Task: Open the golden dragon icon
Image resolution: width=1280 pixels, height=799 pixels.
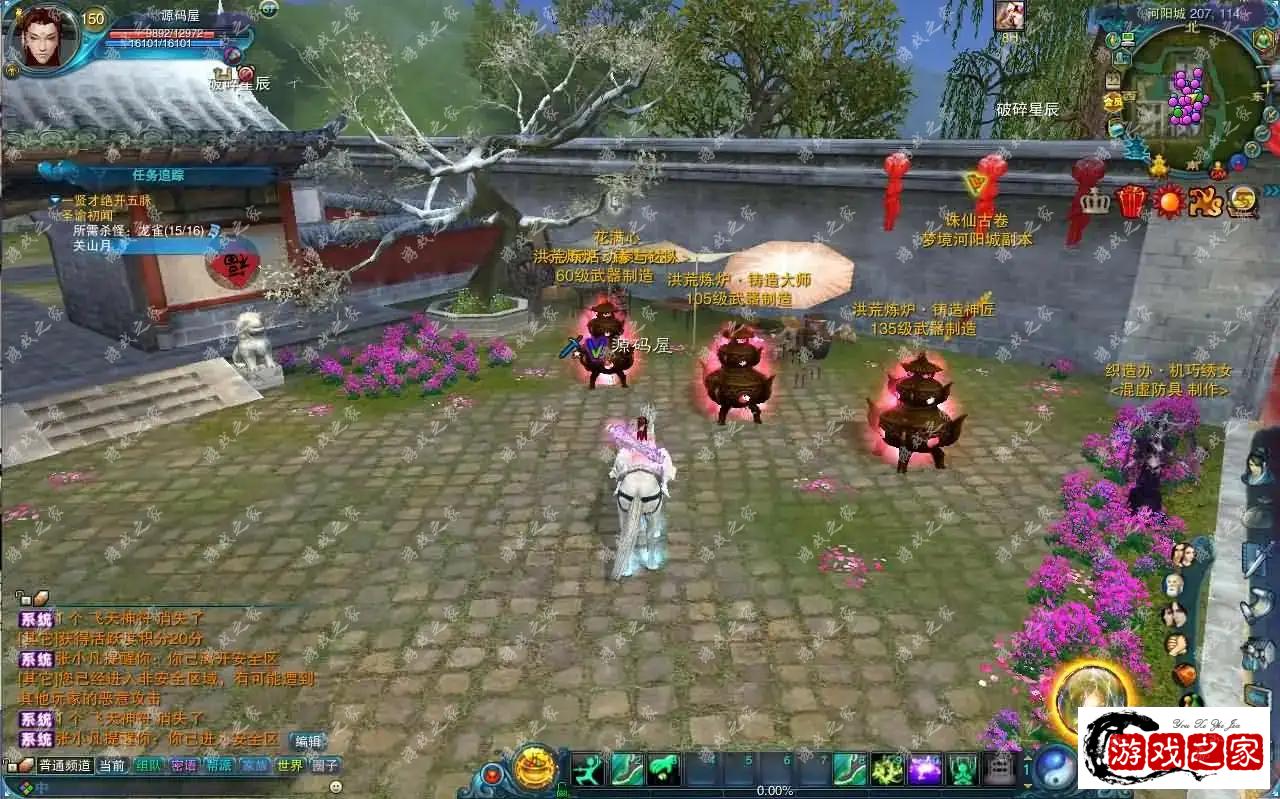Action: [x=1205, y=201]
